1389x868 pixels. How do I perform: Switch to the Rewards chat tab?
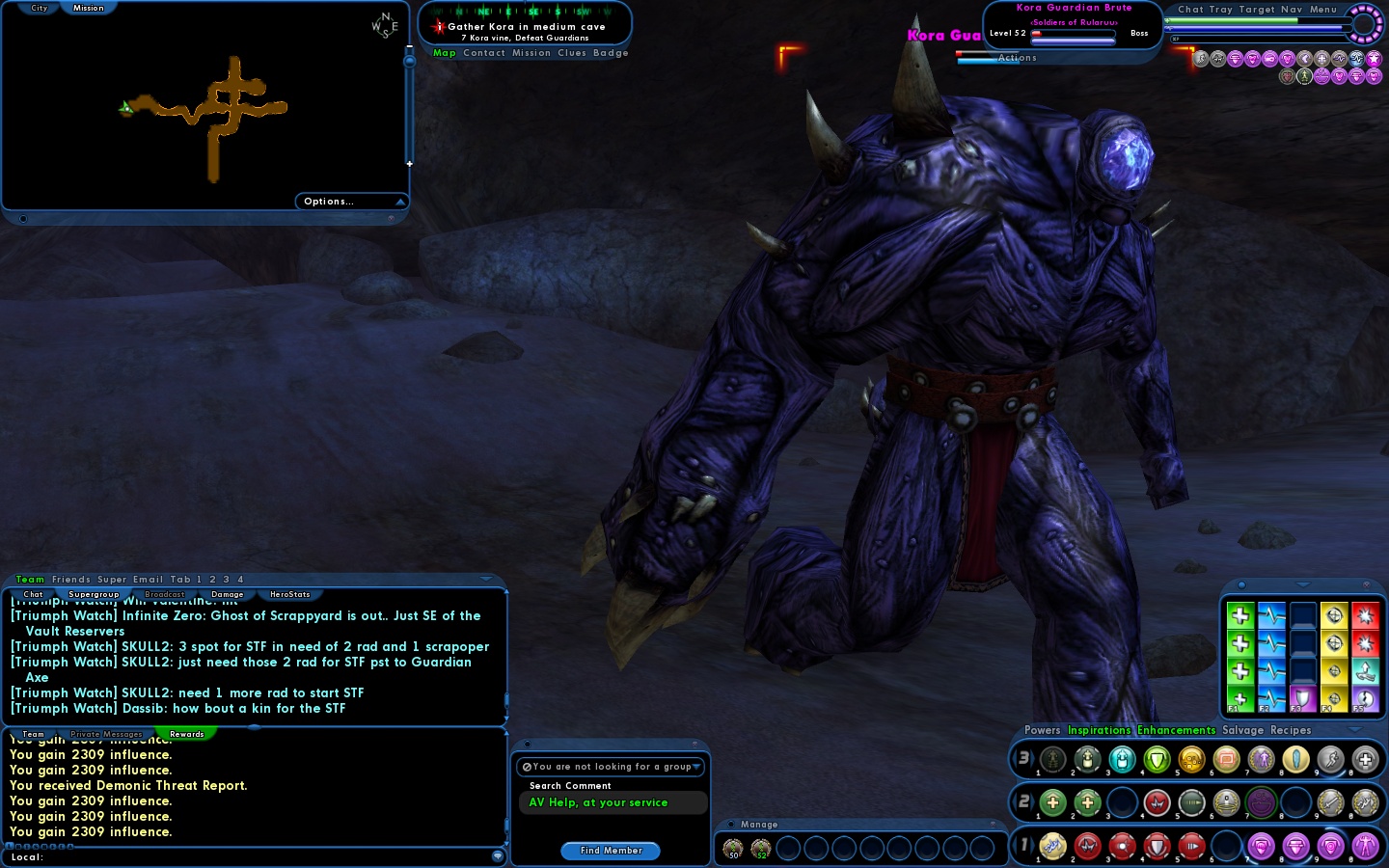pyautogui.click(x=186, y=734)
